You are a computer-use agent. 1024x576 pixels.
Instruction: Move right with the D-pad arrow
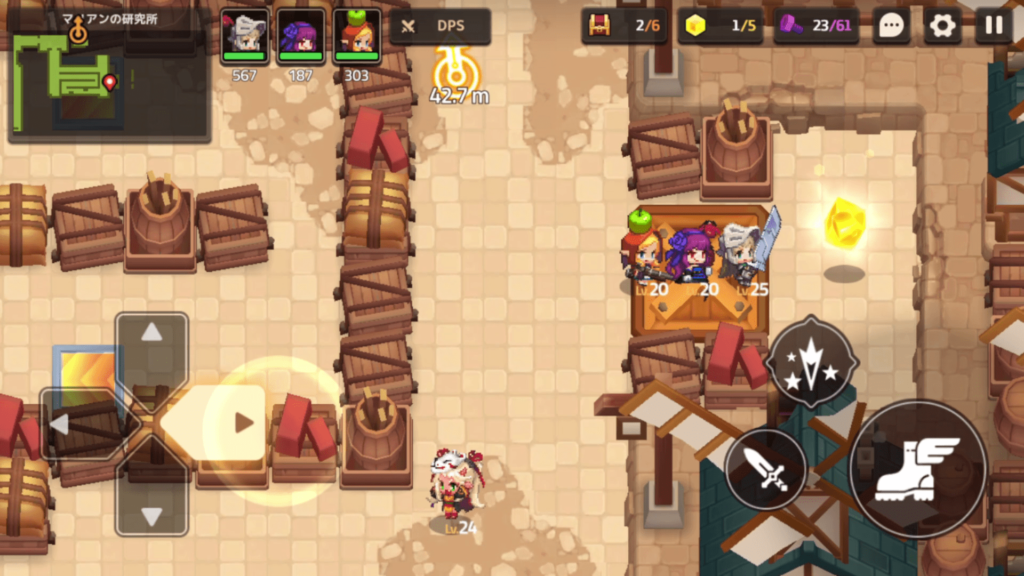pyautogui.click(x=242, y=423)
